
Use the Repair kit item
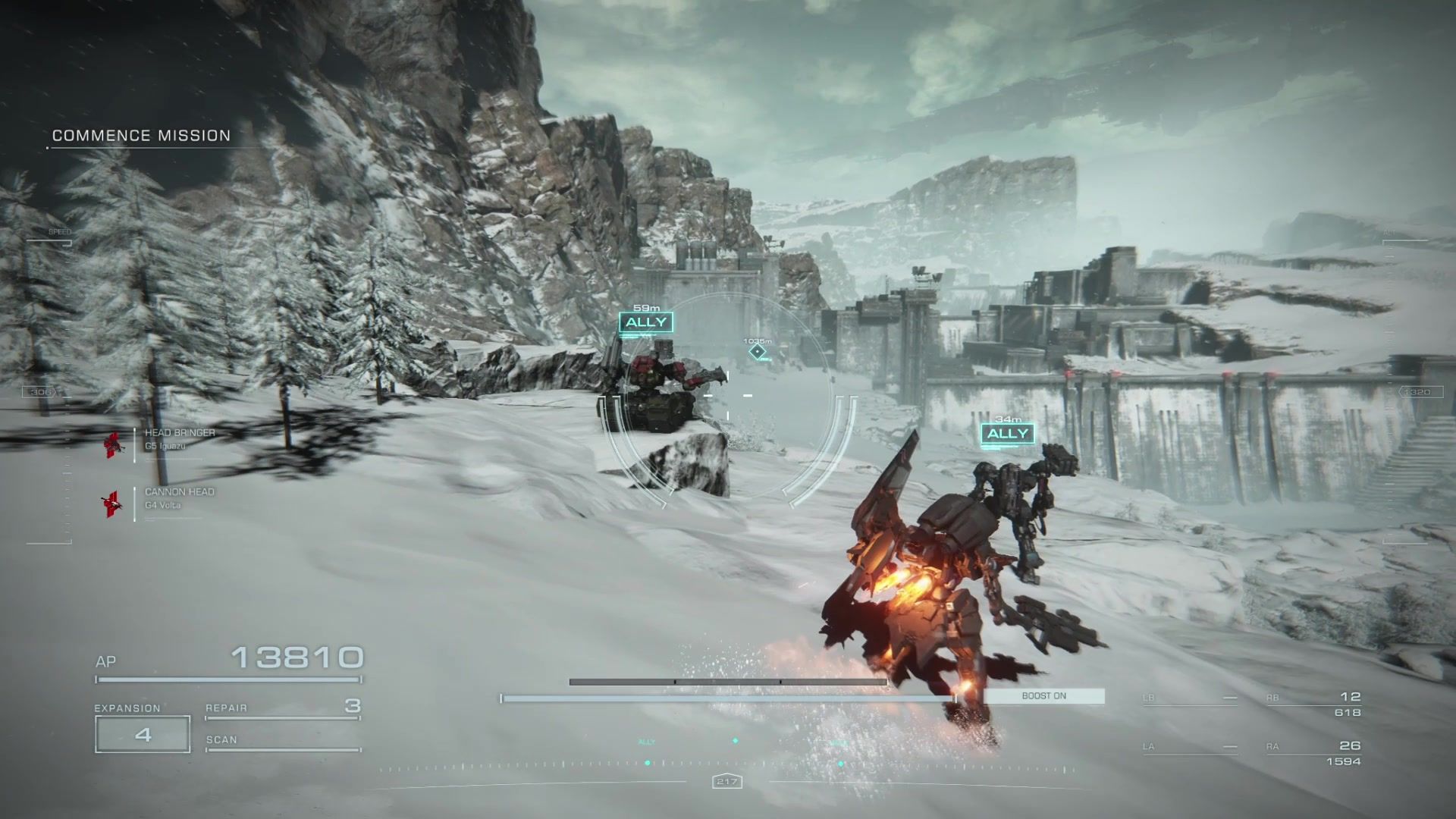[282, 708]
